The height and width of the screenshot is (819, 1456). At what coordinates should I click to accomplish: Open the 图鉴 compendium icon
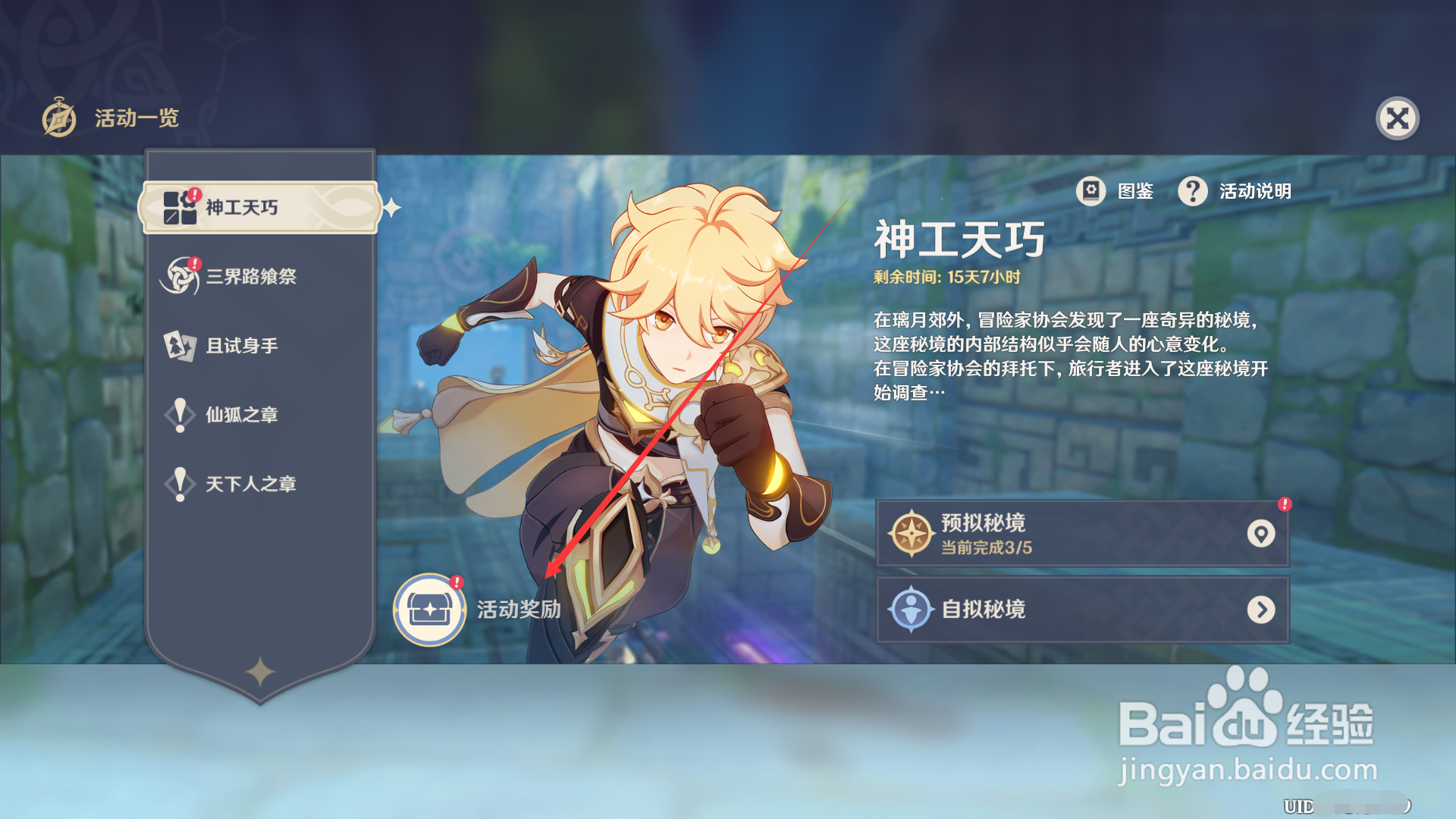point(1092,192)
